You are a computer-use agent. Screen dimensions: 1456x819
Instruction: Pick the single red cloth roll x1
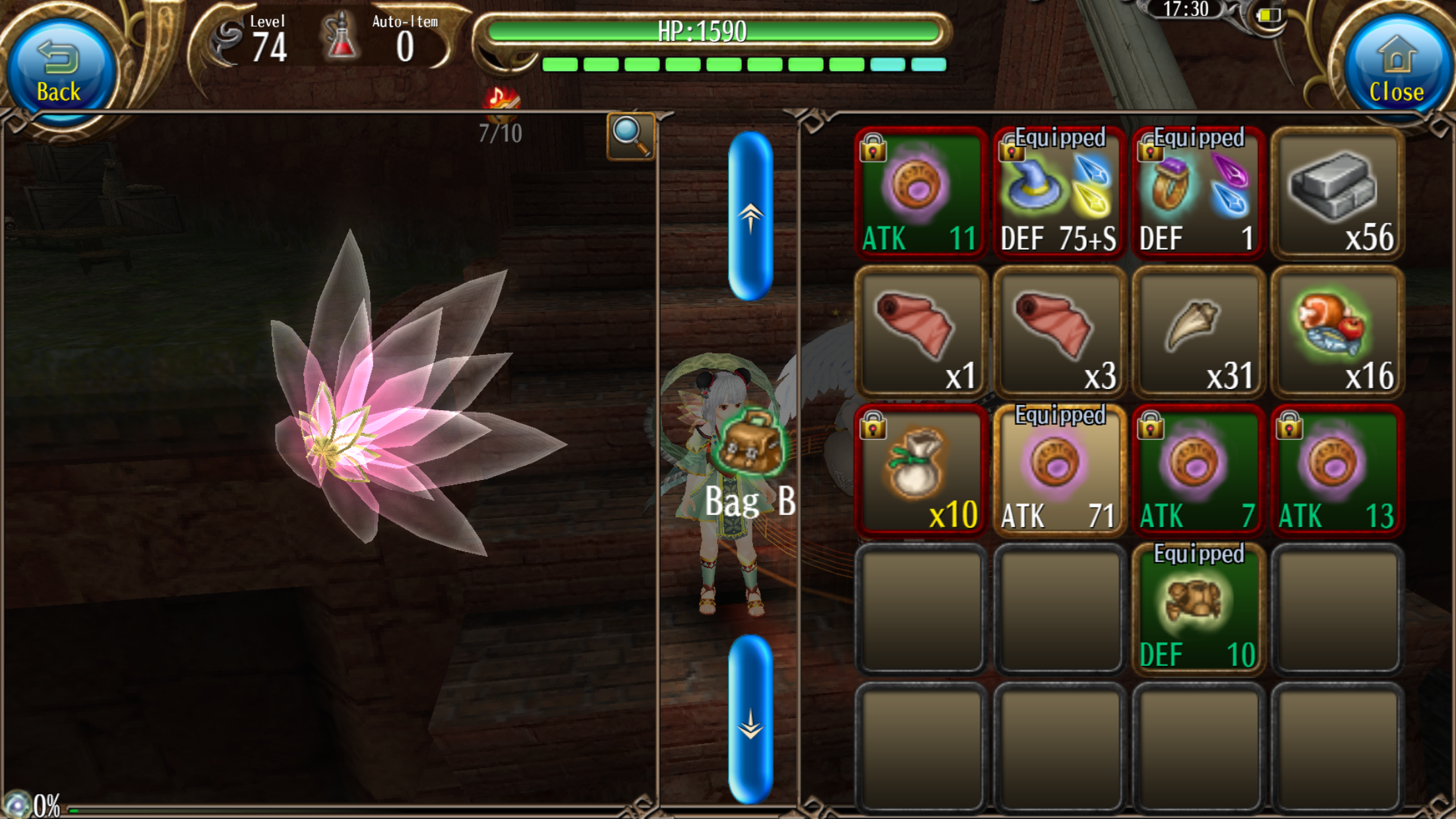click(x=921, y=332)
